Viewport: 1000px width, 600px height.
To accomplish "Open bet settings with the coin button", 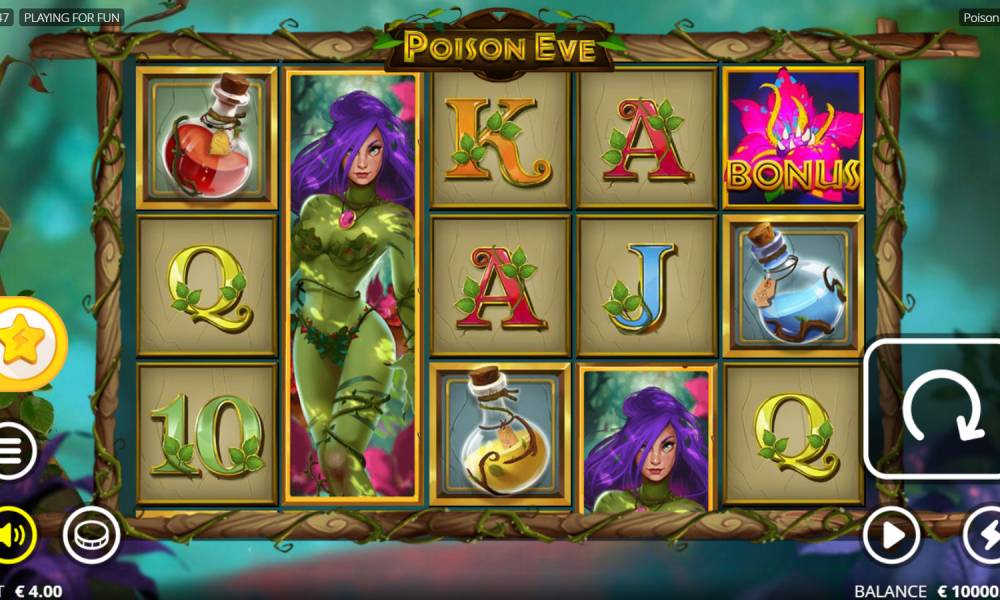I will 92,536.
